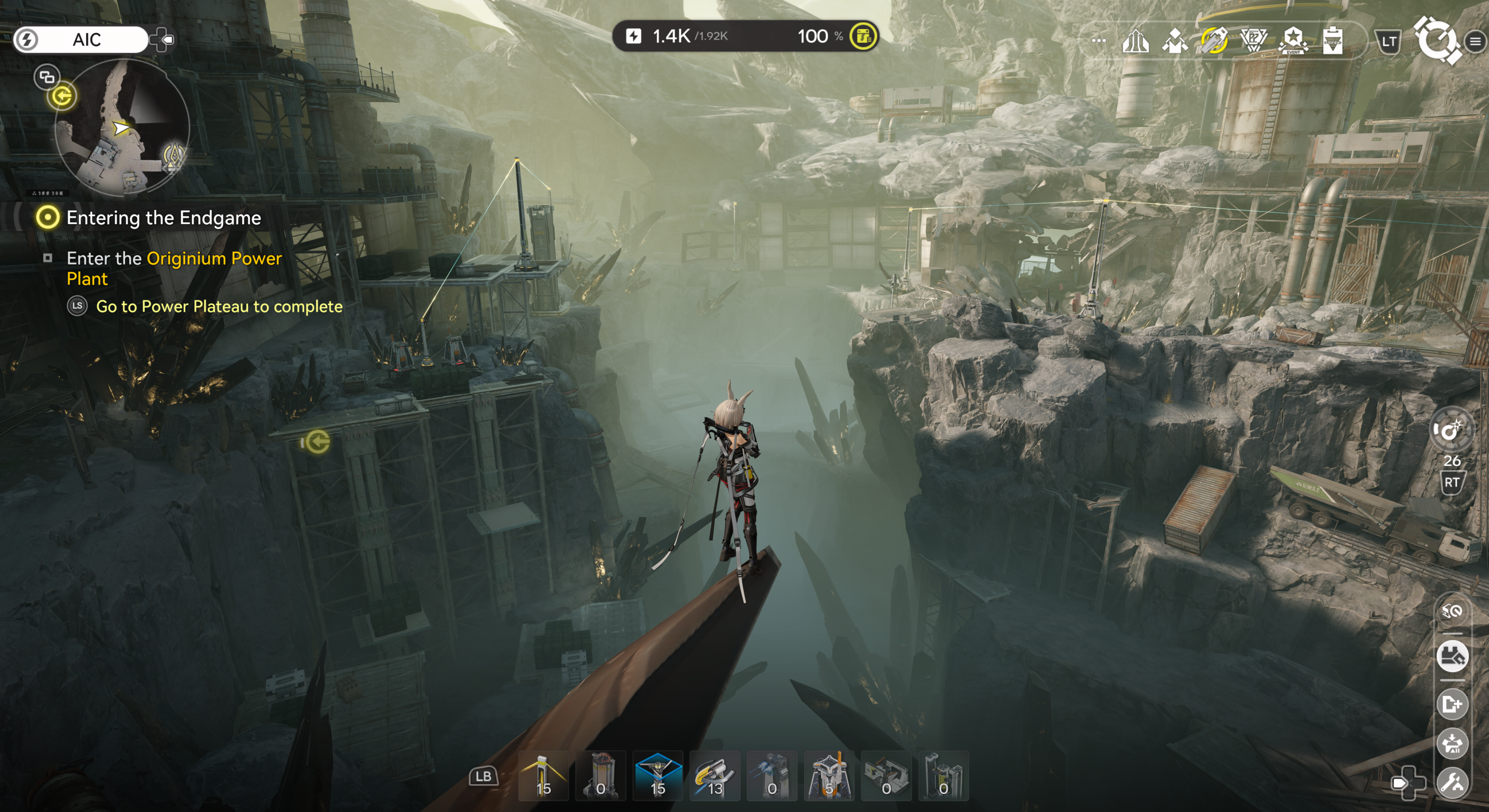The width and height of the screenshot is (1489, 812).
Task: Expand the three-dots more options icon
Action: tap(1099, 40)
